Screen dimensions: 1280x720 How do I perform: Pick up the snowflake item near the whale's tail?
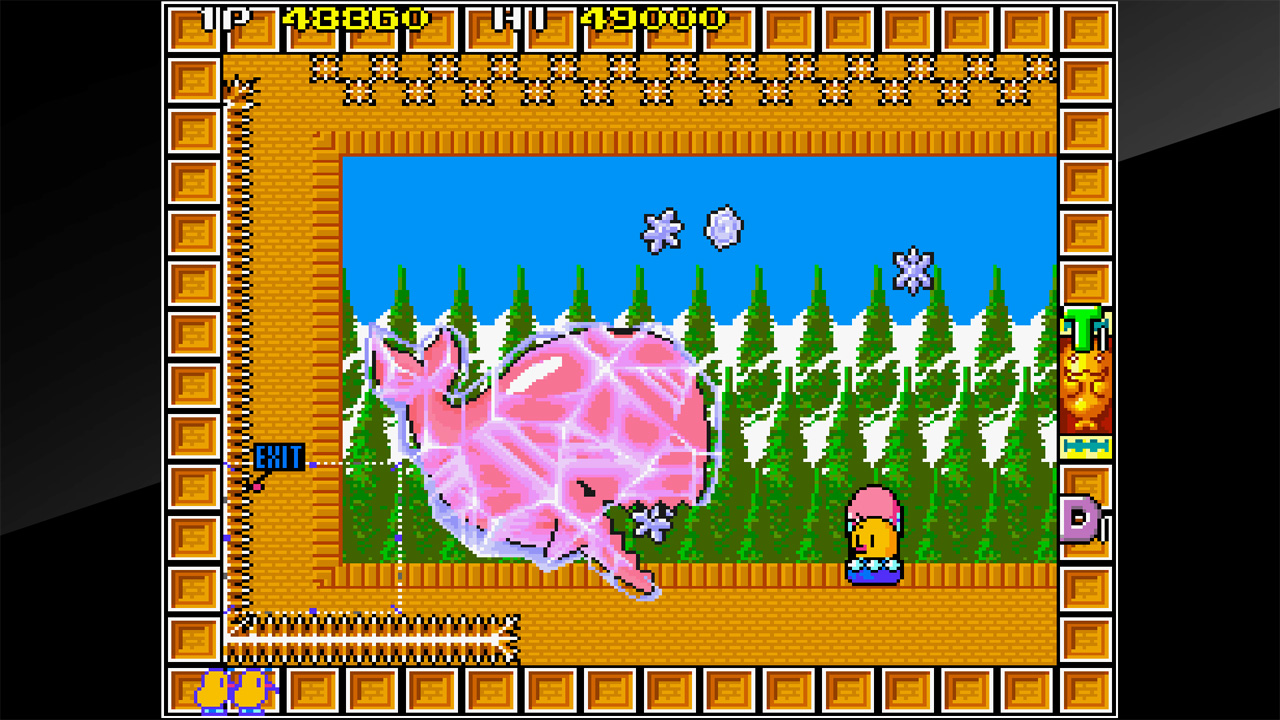[652, 521]
